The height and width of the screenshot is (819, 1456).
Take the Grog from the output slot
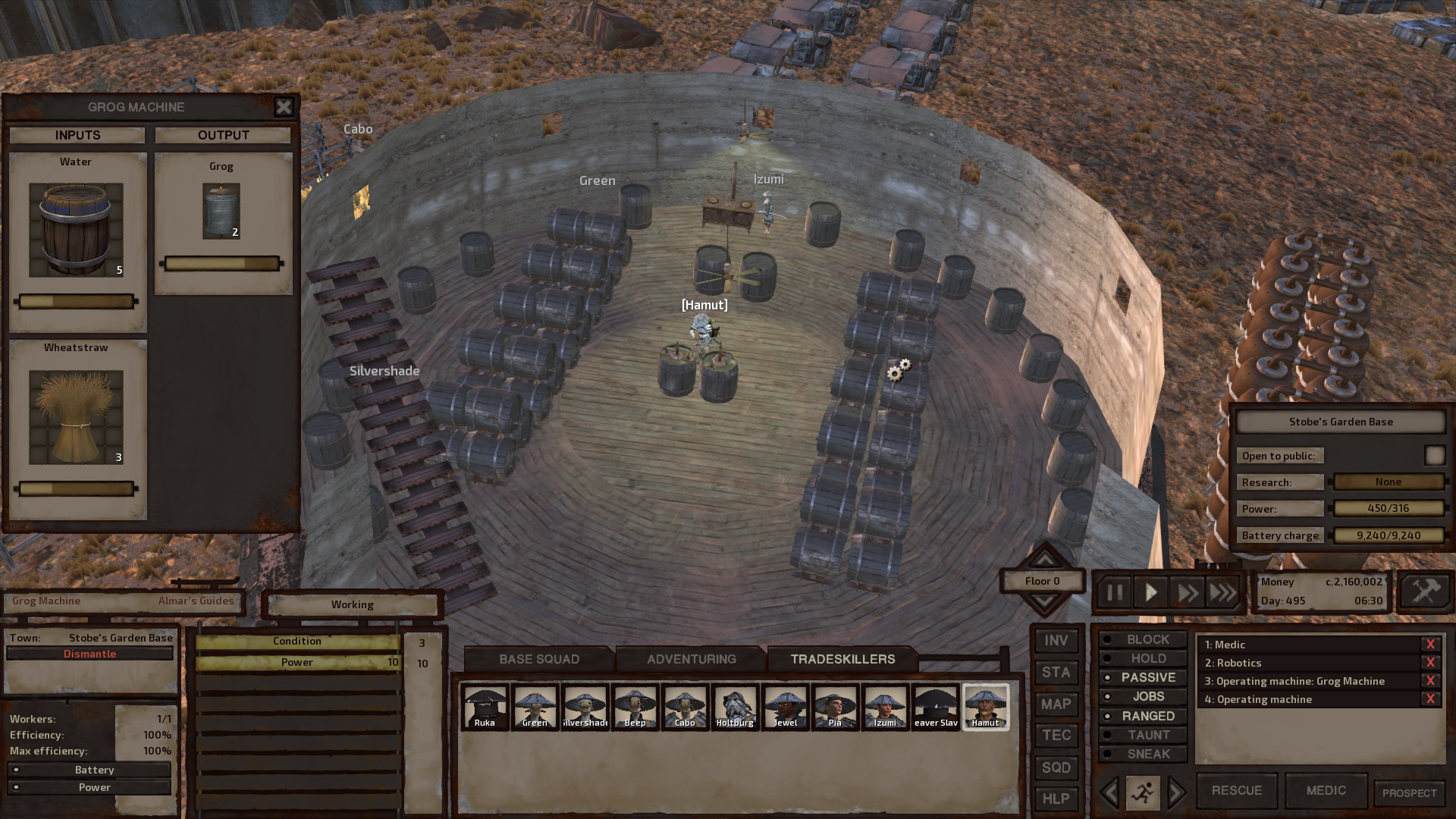tap(221, 211)
